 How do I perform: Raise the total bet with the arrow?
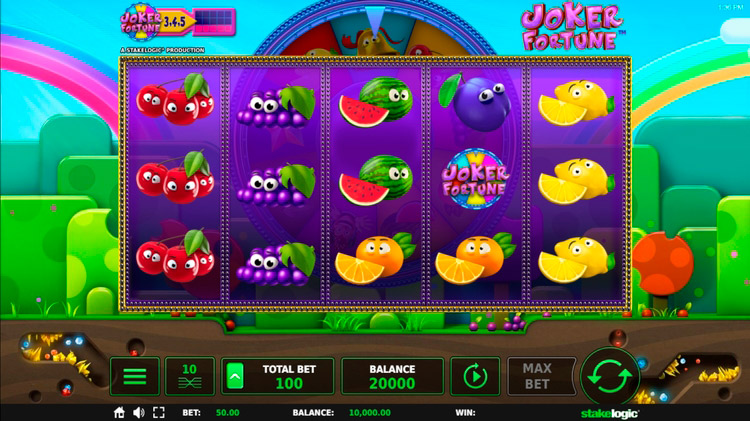click(234, 376)
